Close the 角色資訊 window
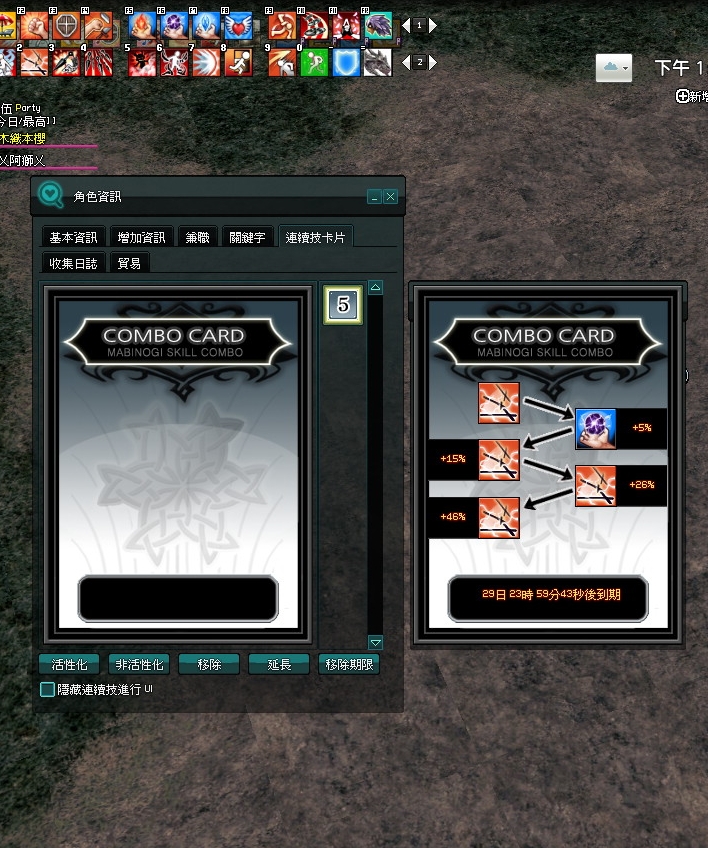Viewport: 708px width, 848px height. pos(390,197)
